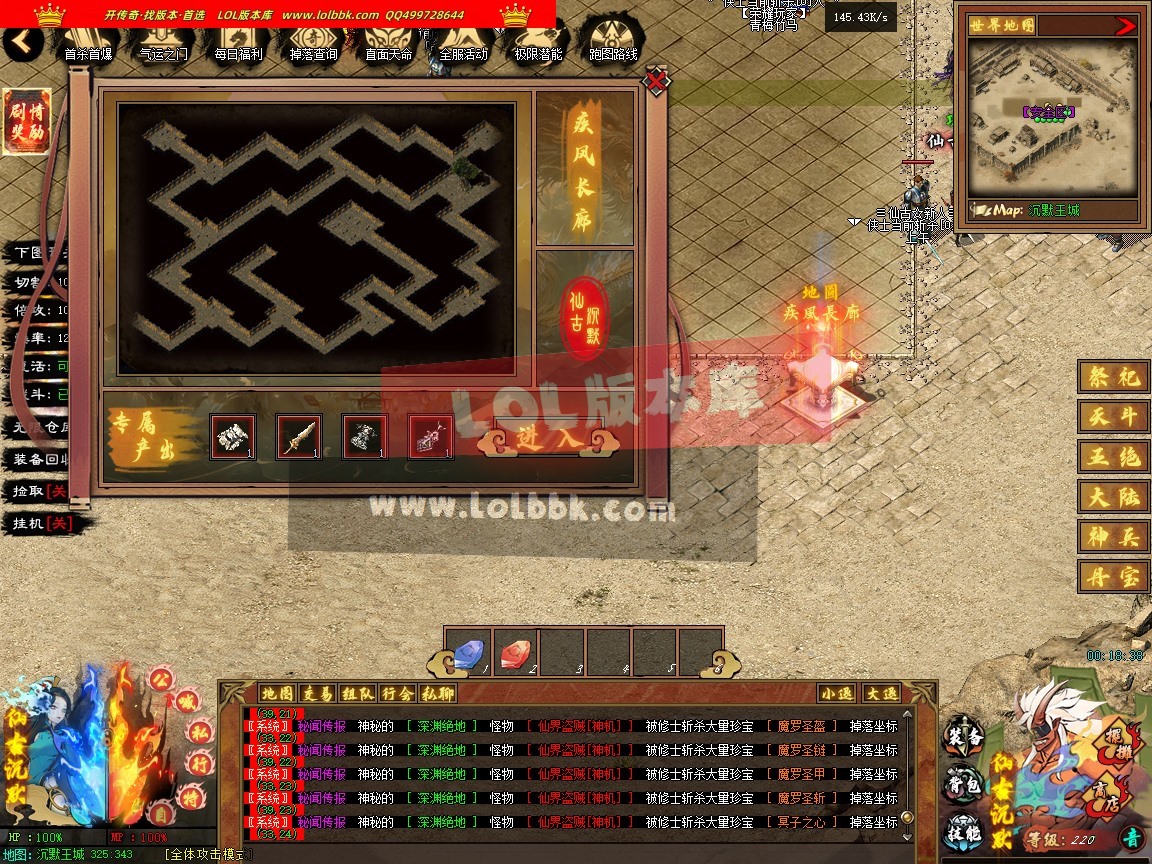This screenshot has height=864, width=1152.
Task: Click the 沉默王城 minimap
Action: pyautogui.click(x=1052, y=119)
